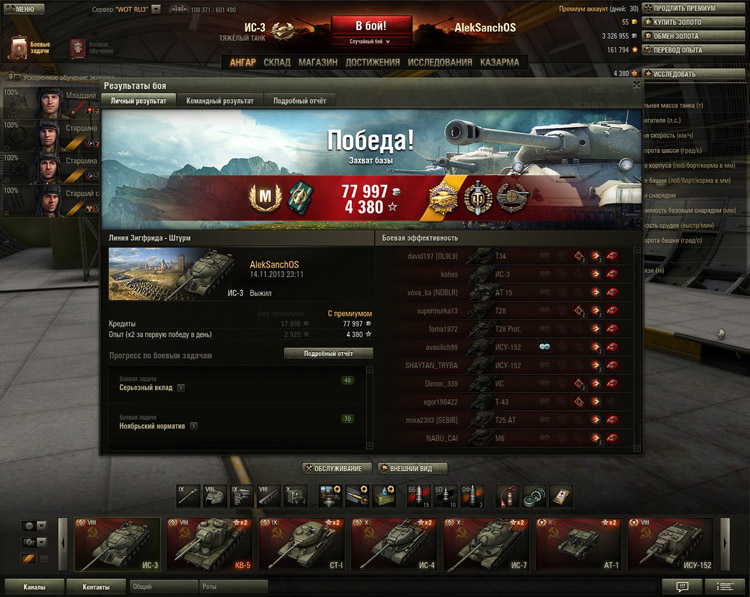Viewport: 750px width, 597px height.
Task: Click the Подробный отчёт button under experience
Action: 328,353
